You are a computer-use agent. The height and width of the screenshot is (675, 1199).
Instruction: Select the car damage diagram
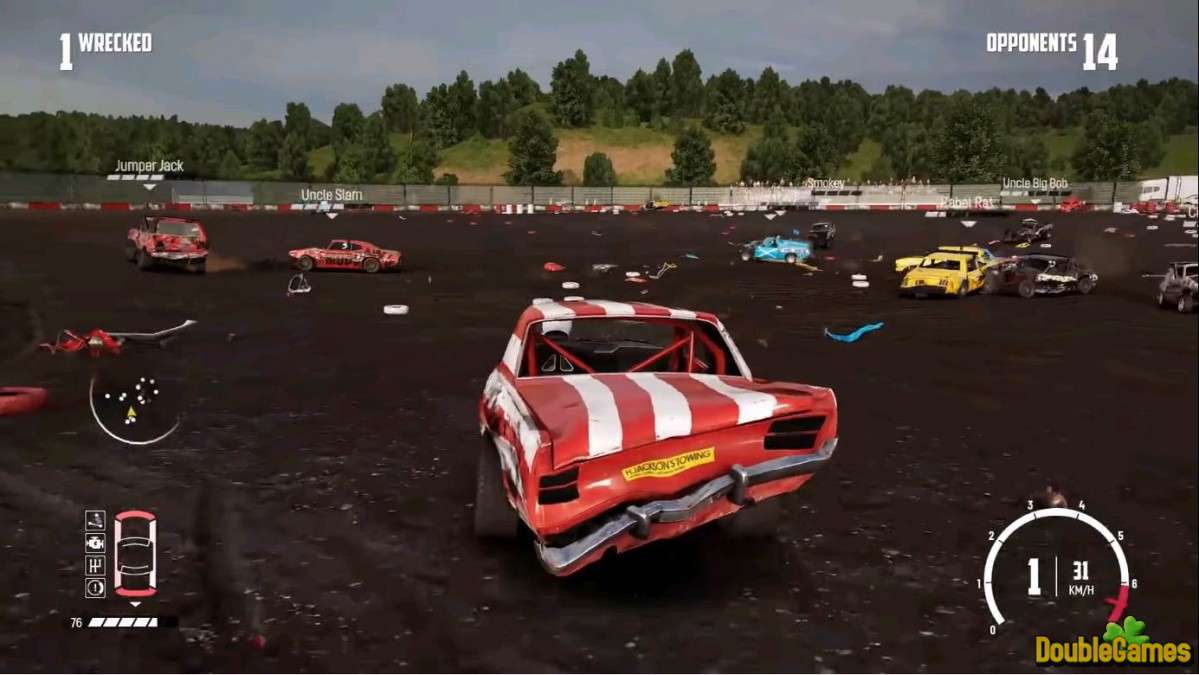coord(135,553)
